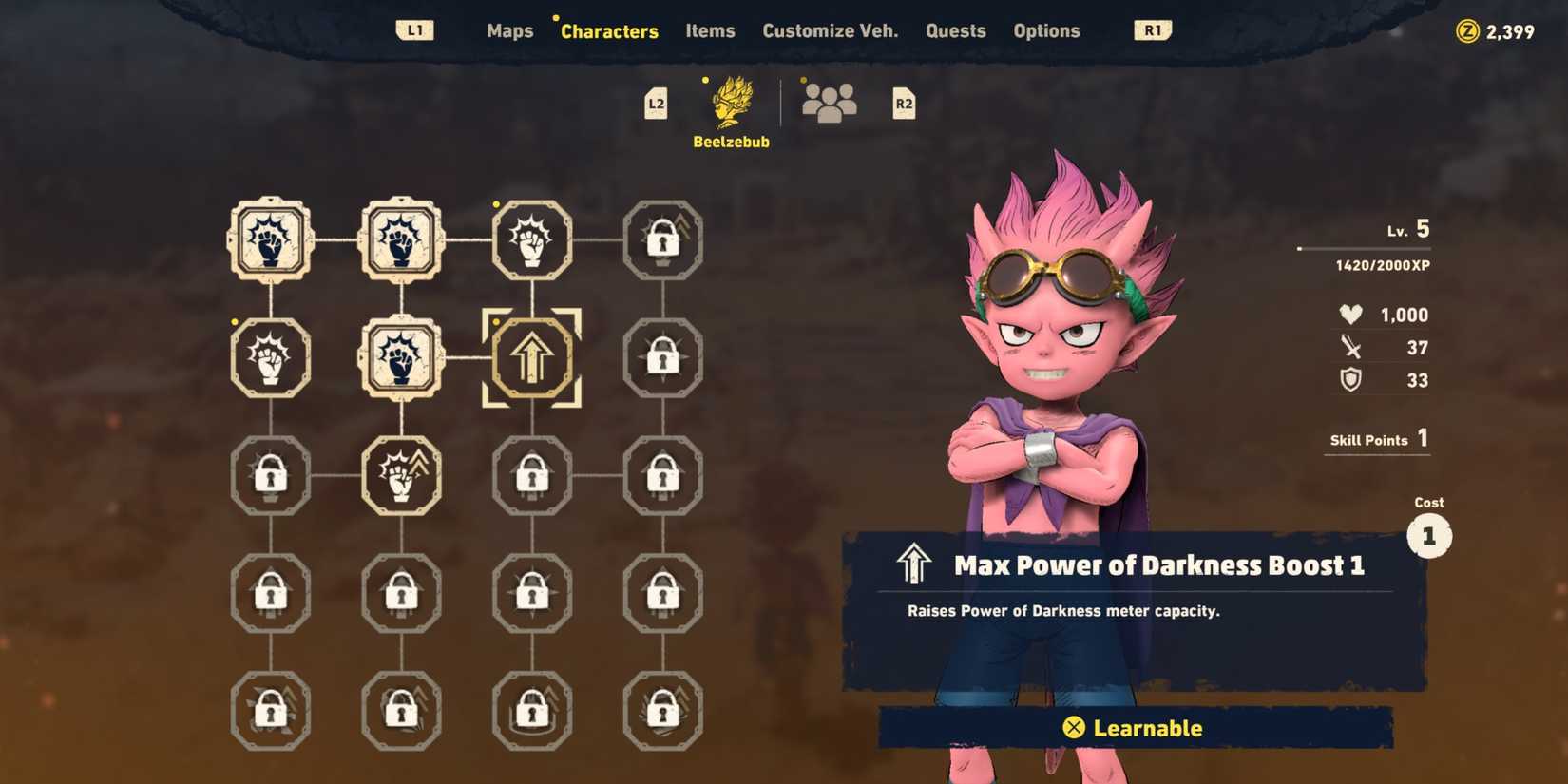Click the XP progress bar under Lv. 5

tap(1364, 248)
